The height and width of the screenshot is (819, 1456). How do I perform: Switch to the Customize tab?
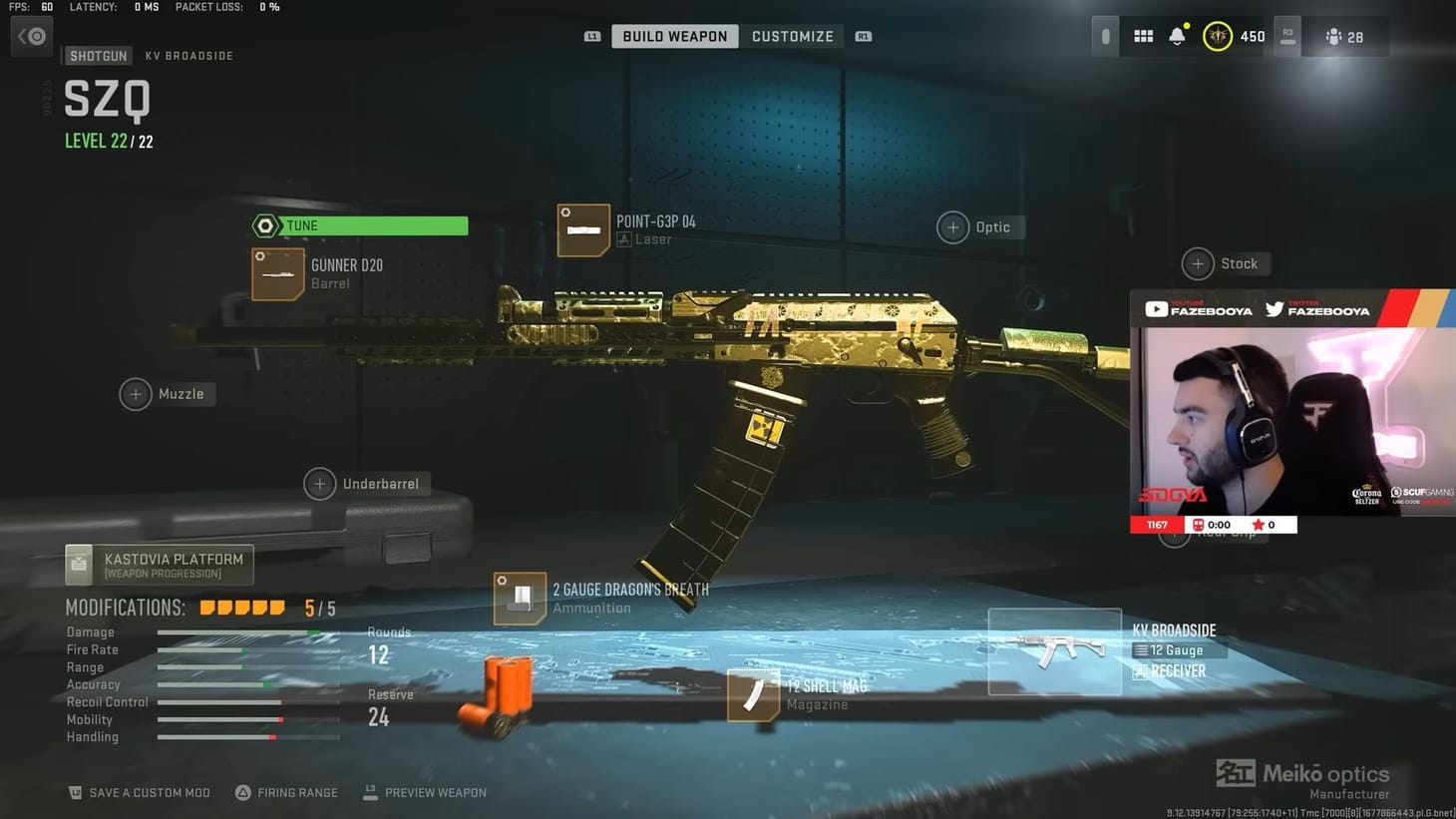click(793, 36)
